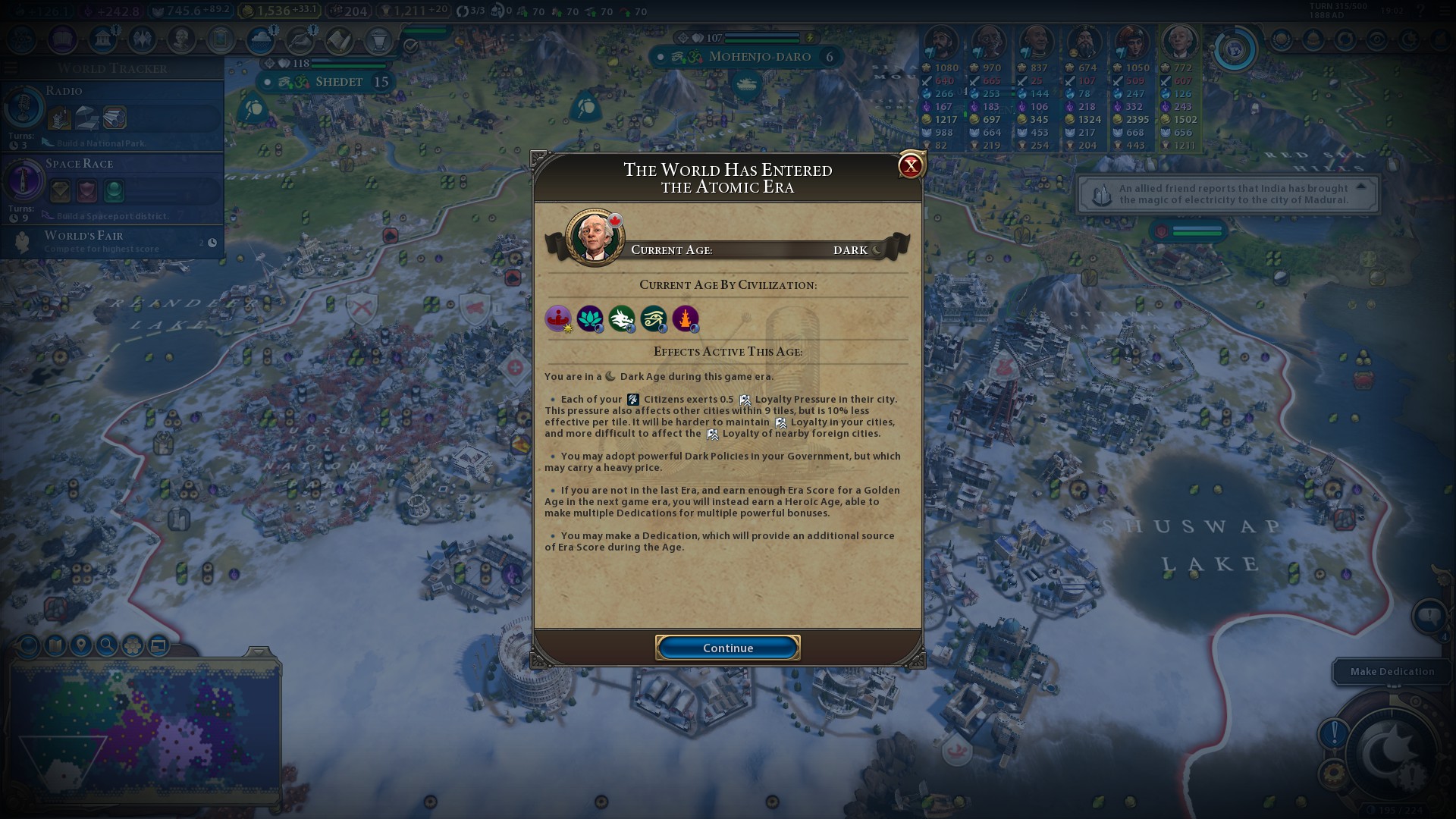1456x819 pixels.
Task: Collapse the minimap with the arrow tab
Action: [258, 652]
